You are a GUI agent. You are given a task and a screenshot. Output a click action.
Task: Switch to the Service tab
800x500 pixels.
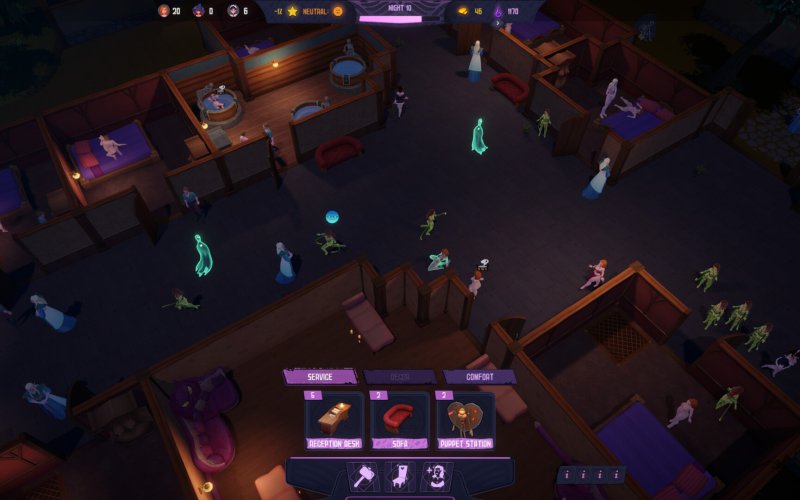pyautogui.click(x=320, y=377)
